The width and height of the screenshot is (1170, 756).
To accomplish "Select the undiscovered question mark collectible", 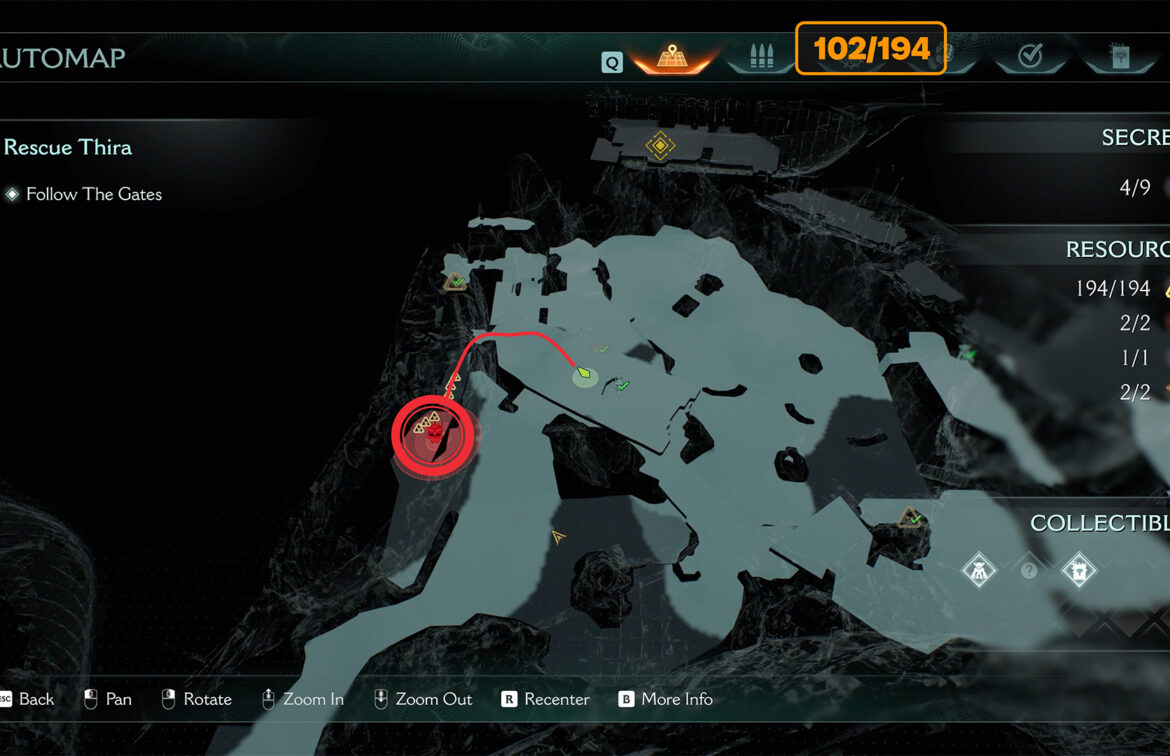I will pos(1029,571).
